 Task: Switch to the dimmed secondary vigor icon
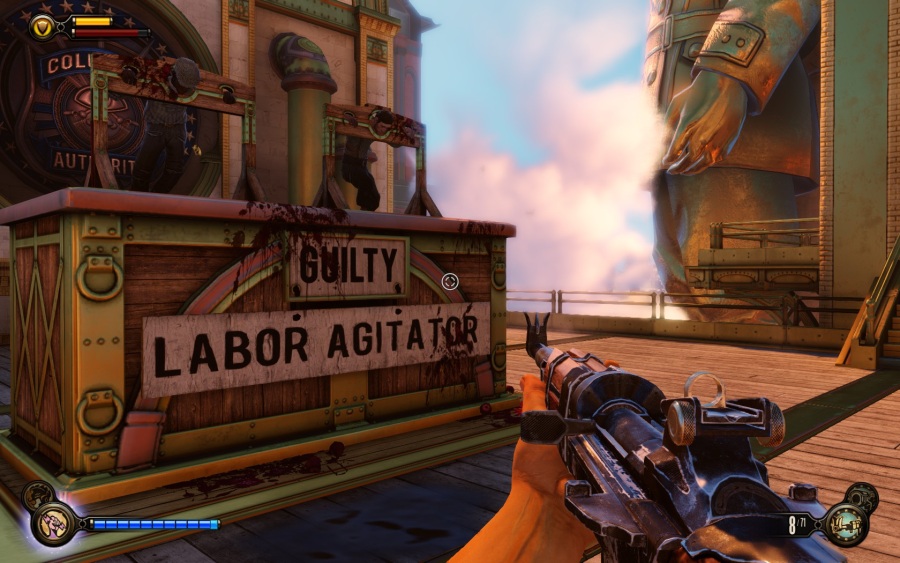point(37,494)
